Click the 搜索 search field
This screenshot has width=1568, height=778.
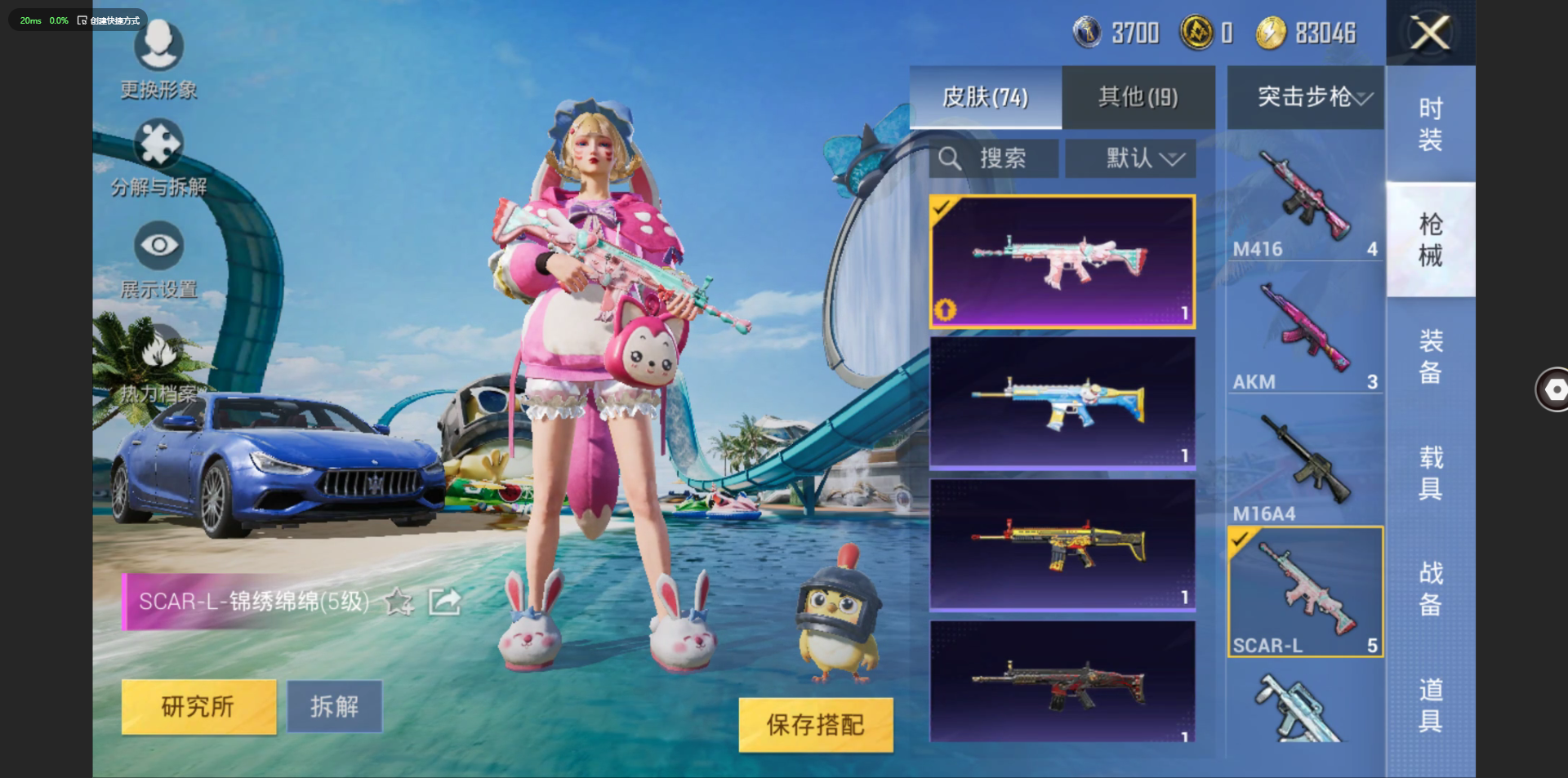[x=994, y=158]
